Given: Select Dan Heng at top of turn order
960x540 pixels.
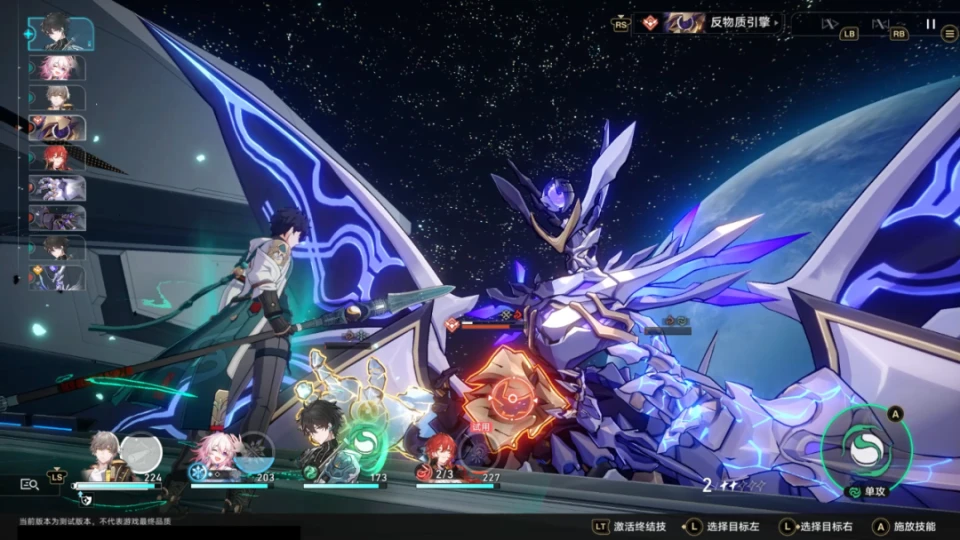Looking at the screenshot, I should click(59, 33).
